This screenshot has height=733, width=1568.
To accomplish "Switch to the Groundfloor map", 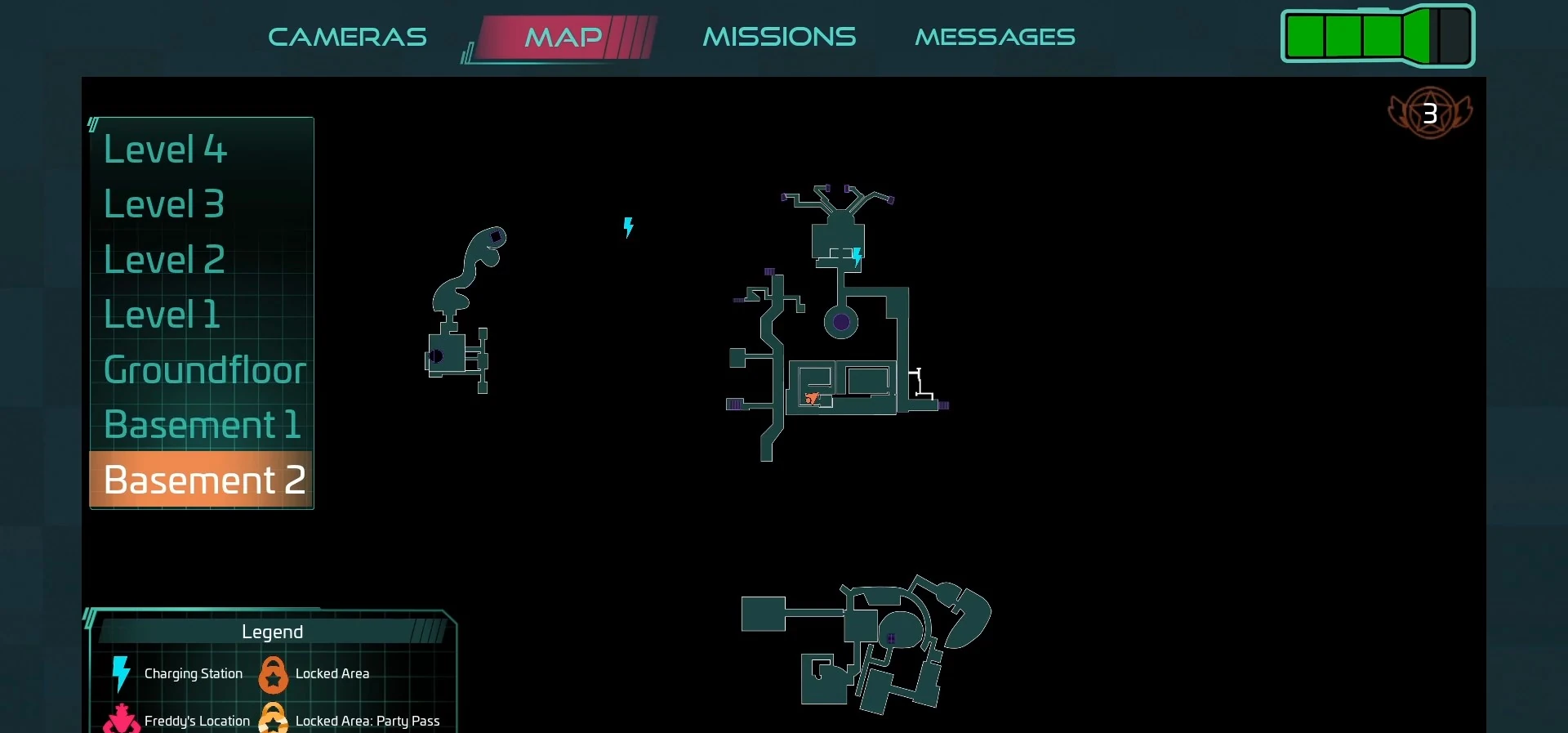I will [203, 369].
